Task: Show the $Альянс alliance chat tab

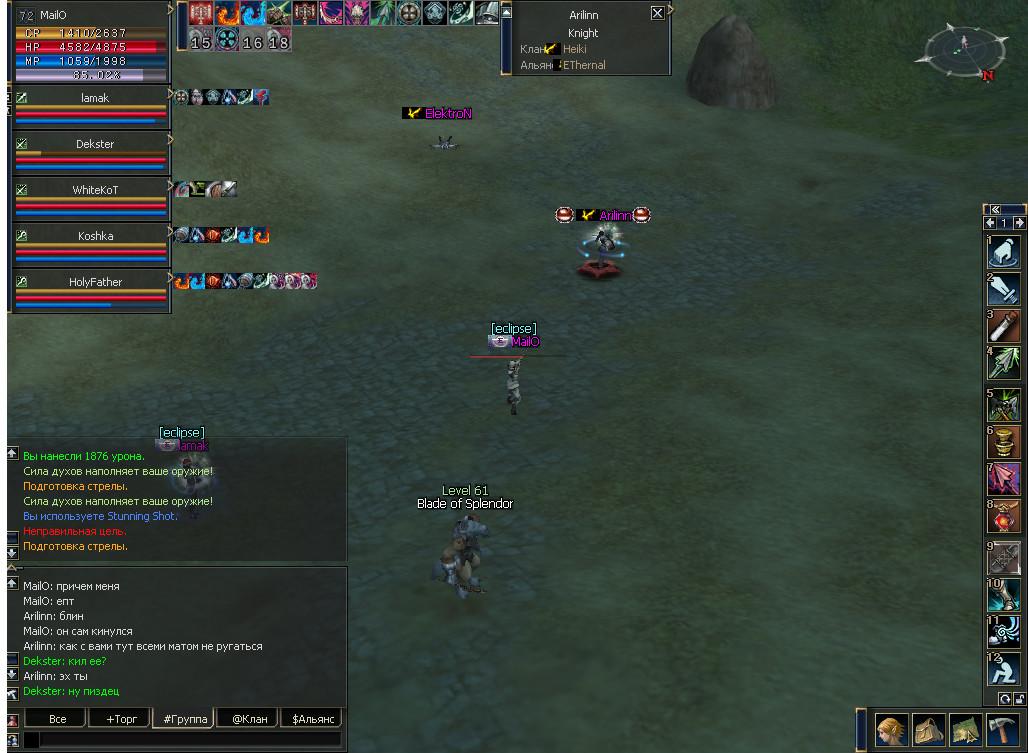Action: pos(311,719)
